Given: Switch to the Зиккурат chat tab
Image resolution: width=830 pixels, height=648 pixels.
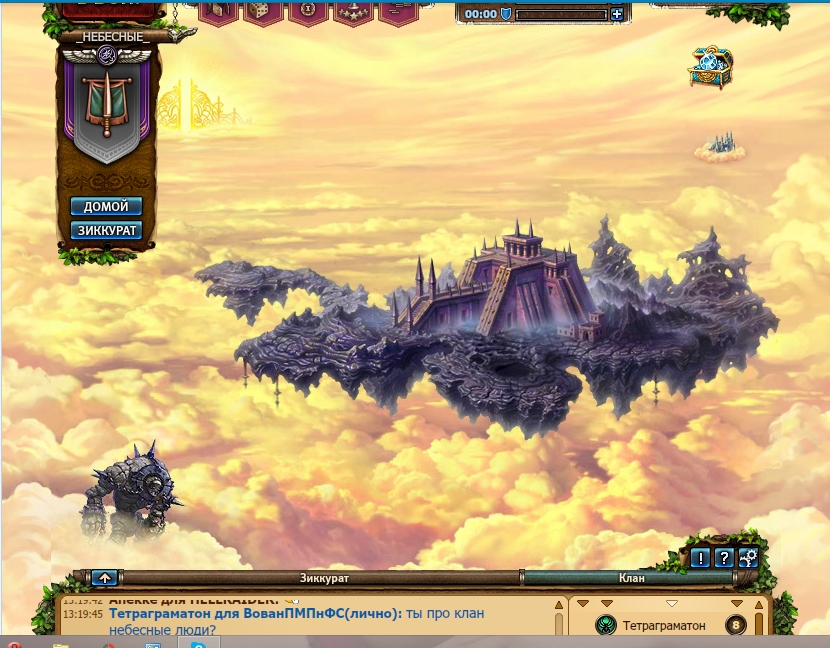Looking at the screenshot, I should pos(325,578).
